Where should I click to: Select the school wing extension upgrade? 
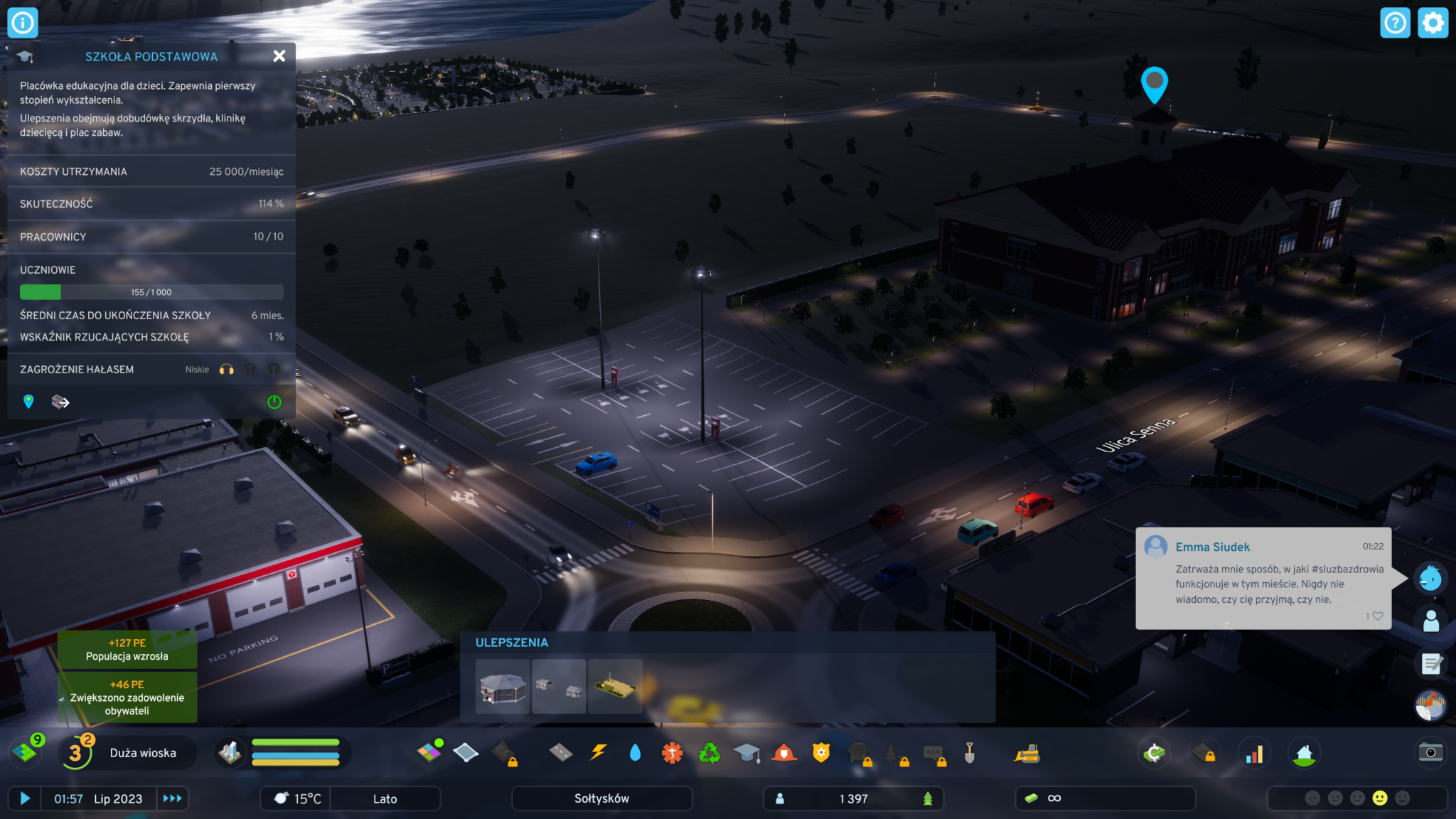503,687
